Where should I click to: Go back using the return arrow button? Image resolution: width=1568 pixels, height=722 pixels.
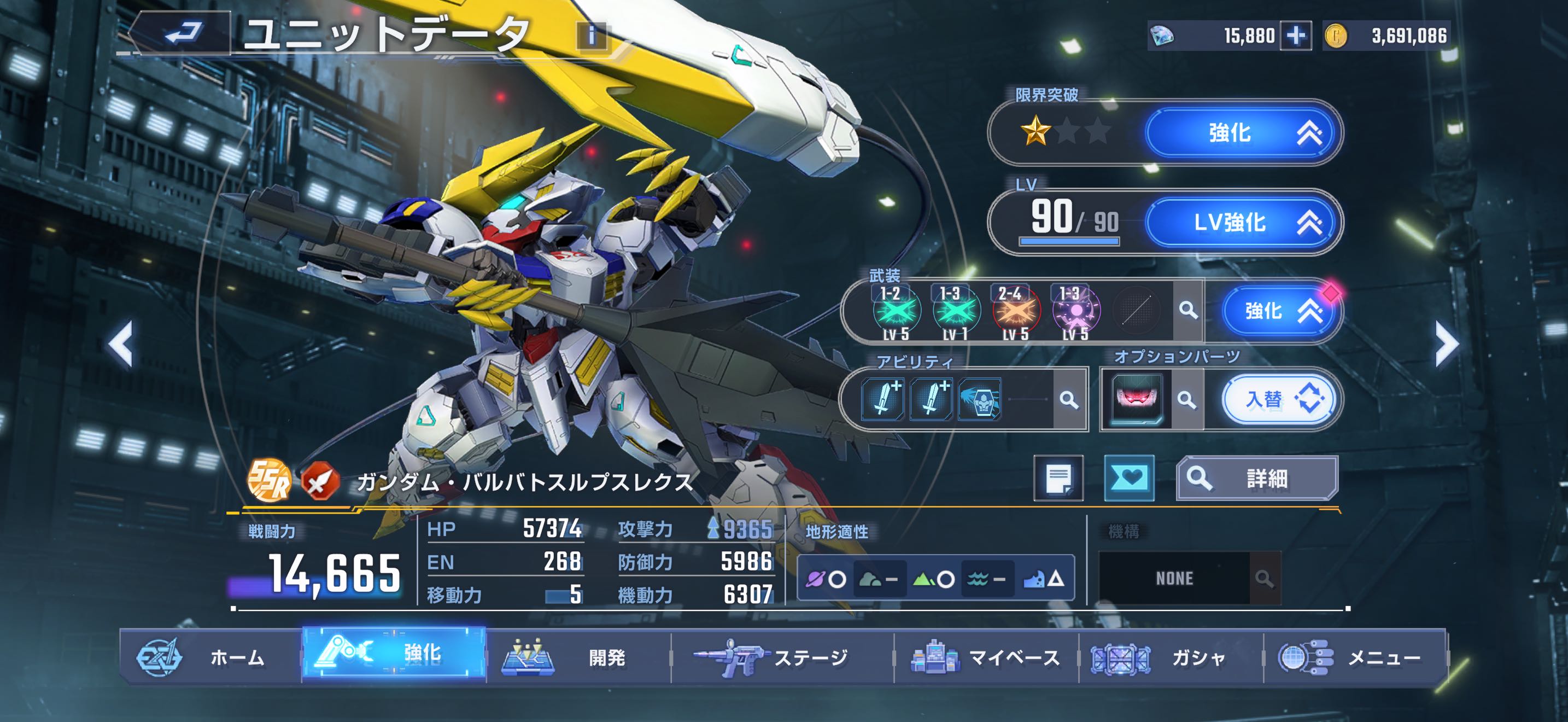(x=183, y=33)
